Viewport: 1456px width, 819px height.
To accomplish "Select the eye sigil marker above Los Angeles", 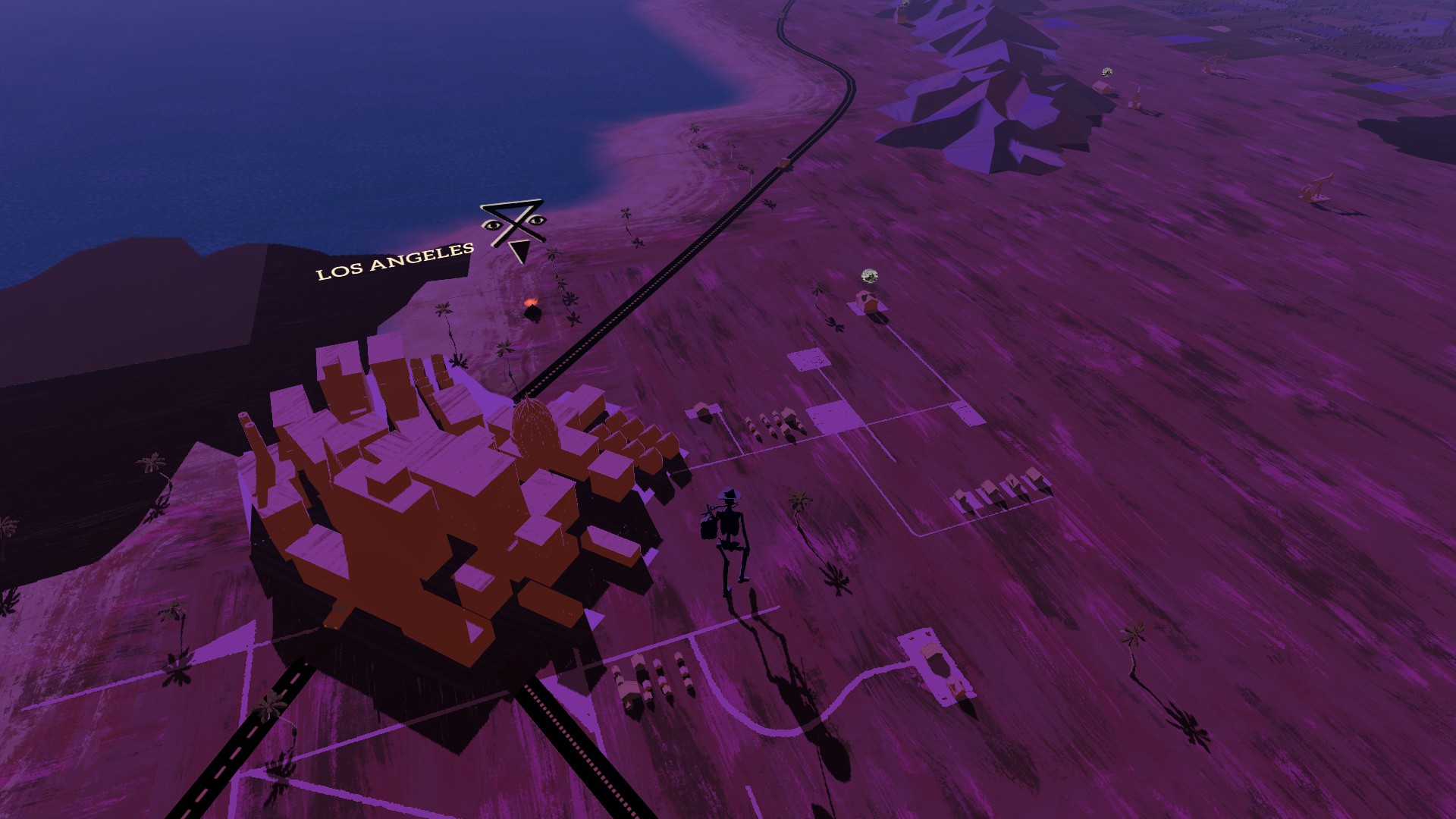I will [514, 227].
